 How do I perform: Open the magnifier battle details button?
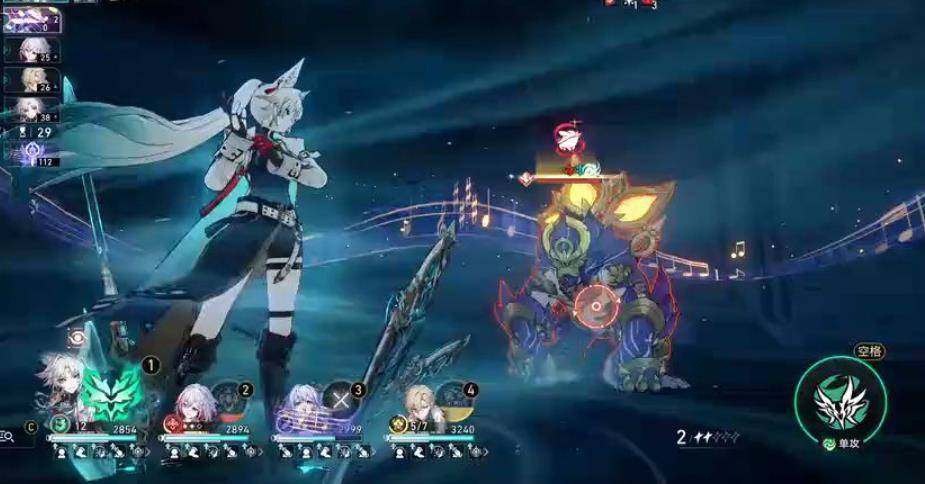8,435
